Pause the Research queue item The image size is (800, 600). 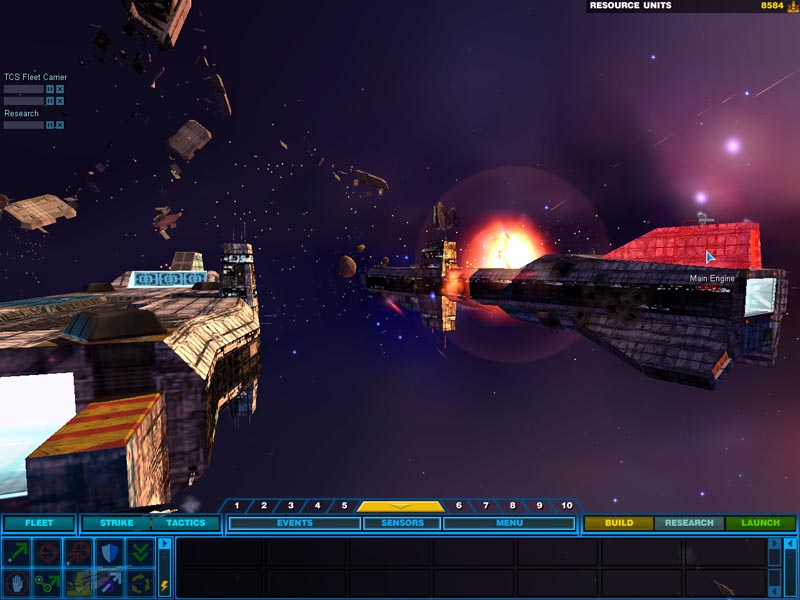point(50,125)
